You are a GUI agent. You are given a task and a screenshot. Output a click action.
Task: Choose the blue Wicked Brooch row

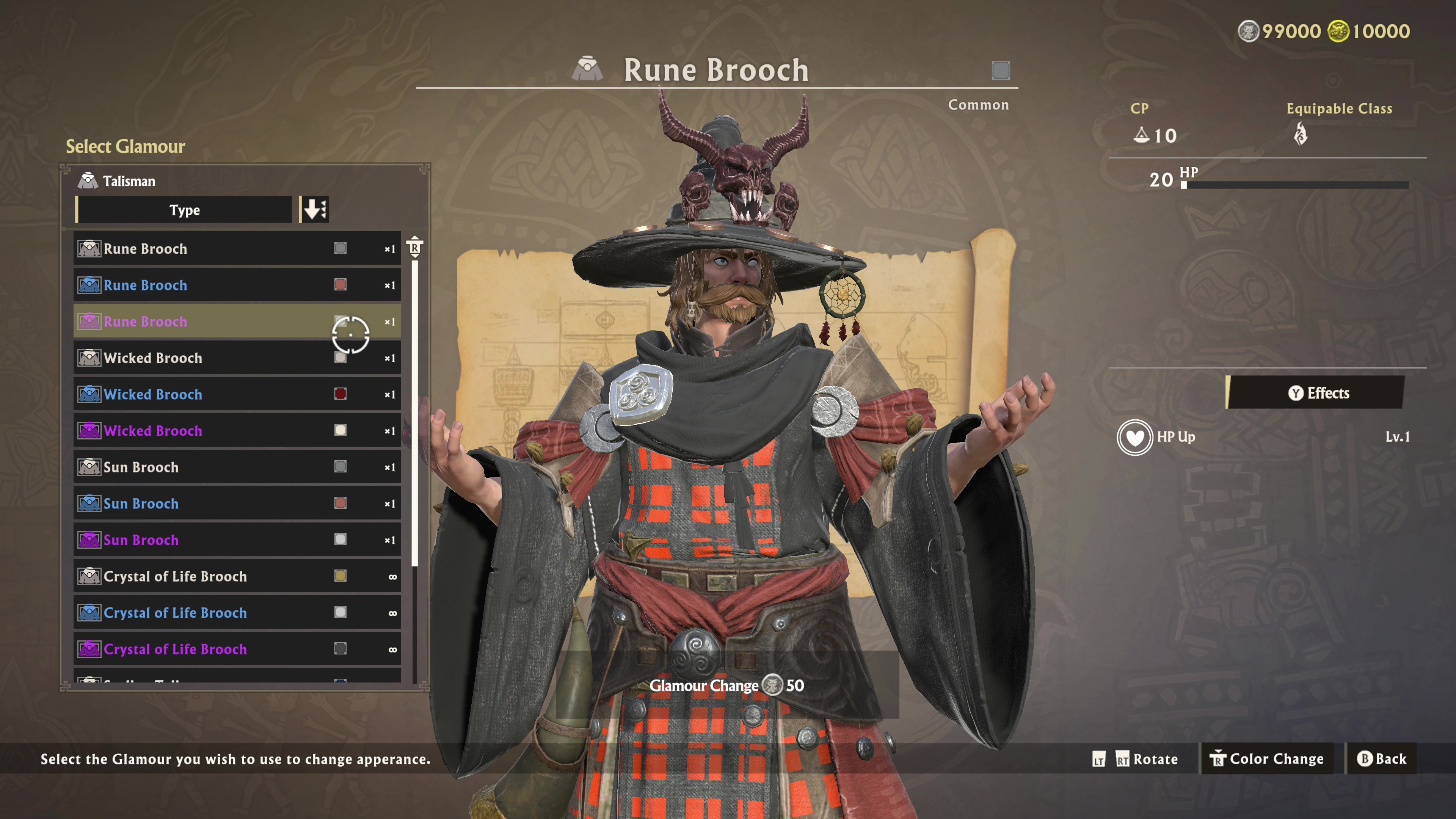pos(237,394)
